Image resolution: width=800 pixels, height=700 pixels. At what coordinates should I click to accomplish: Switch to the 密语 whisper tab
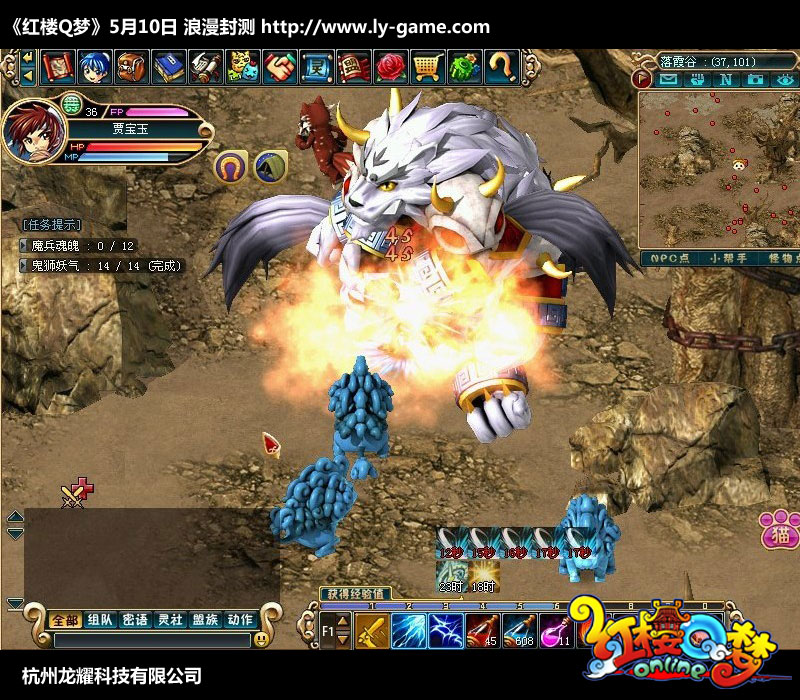tap(135, 620)
